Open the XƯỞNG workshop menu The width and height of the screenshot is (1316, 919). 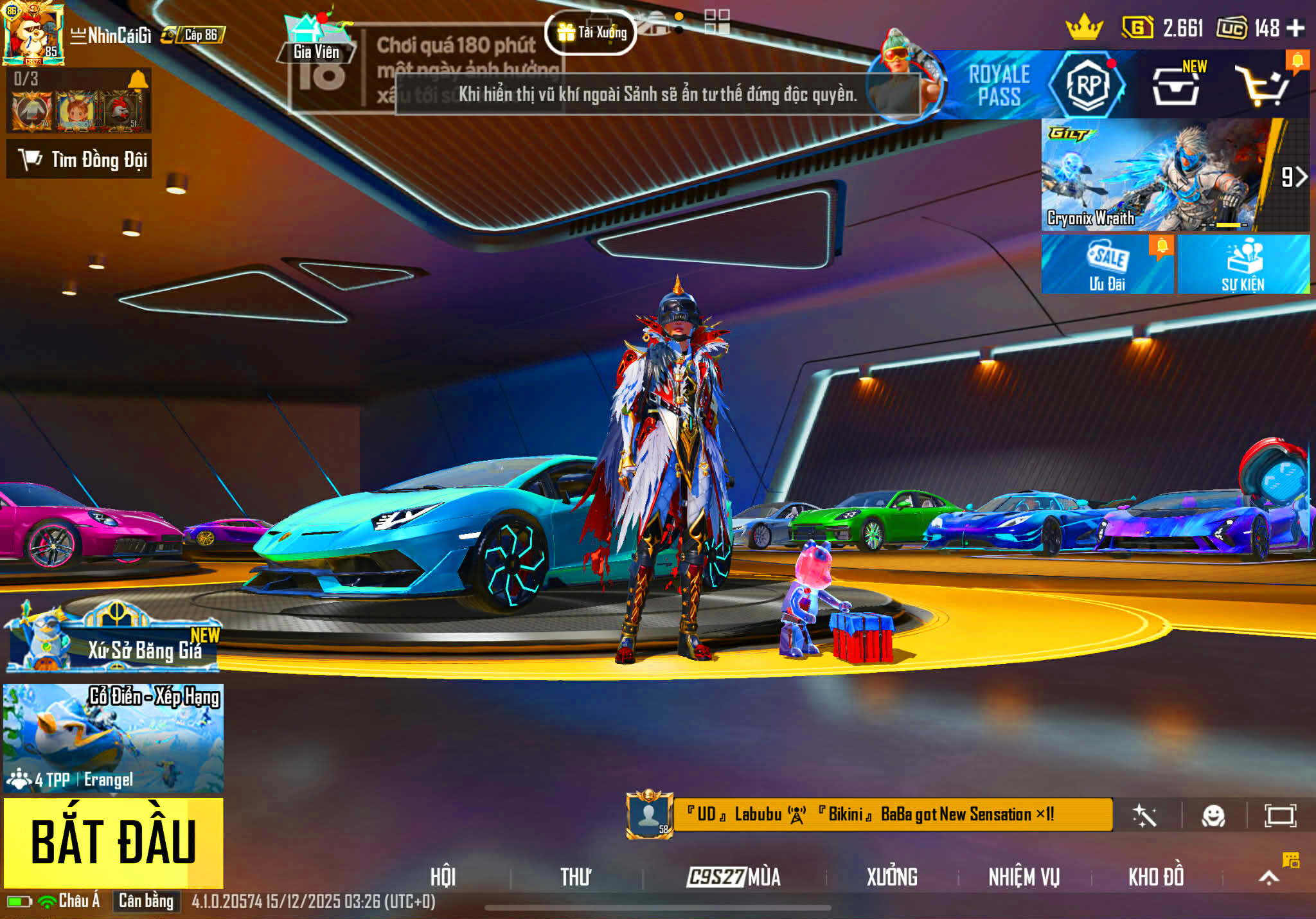pos(892,877)
